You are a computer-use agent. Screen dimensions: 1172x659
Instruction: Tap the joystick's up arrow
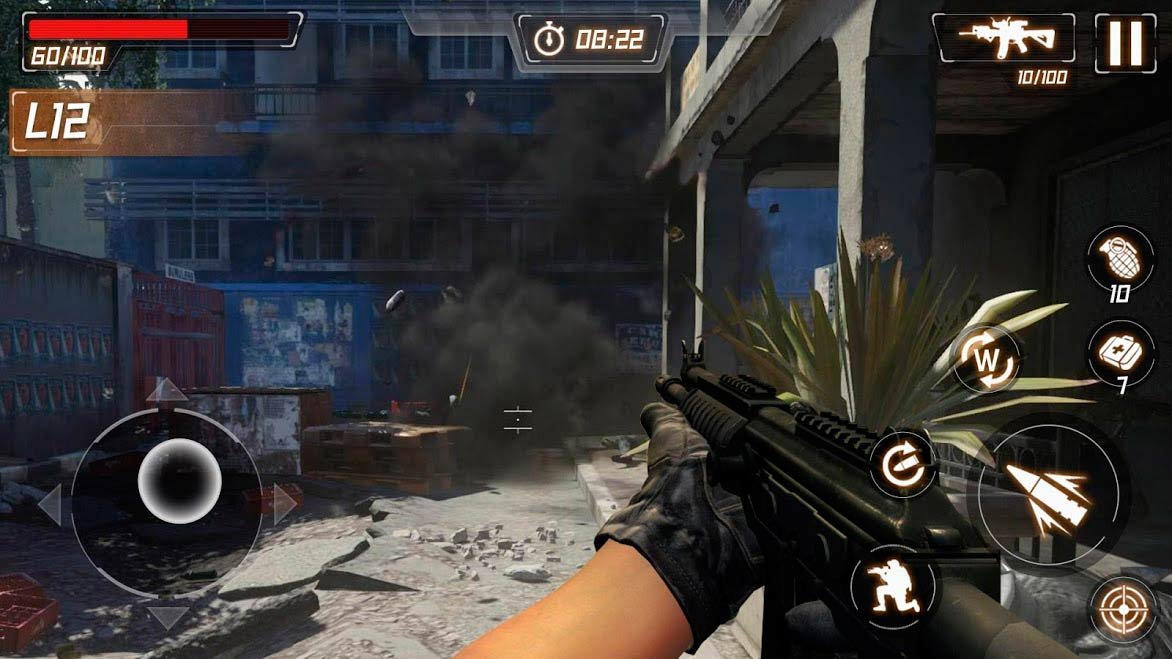point(166,390)
